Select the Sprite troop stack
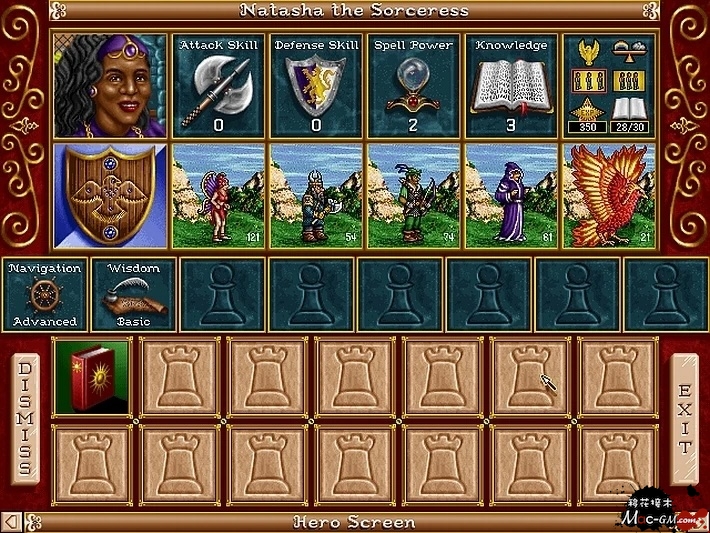Screen dimensions: 710x533 (x=219, y=195)
